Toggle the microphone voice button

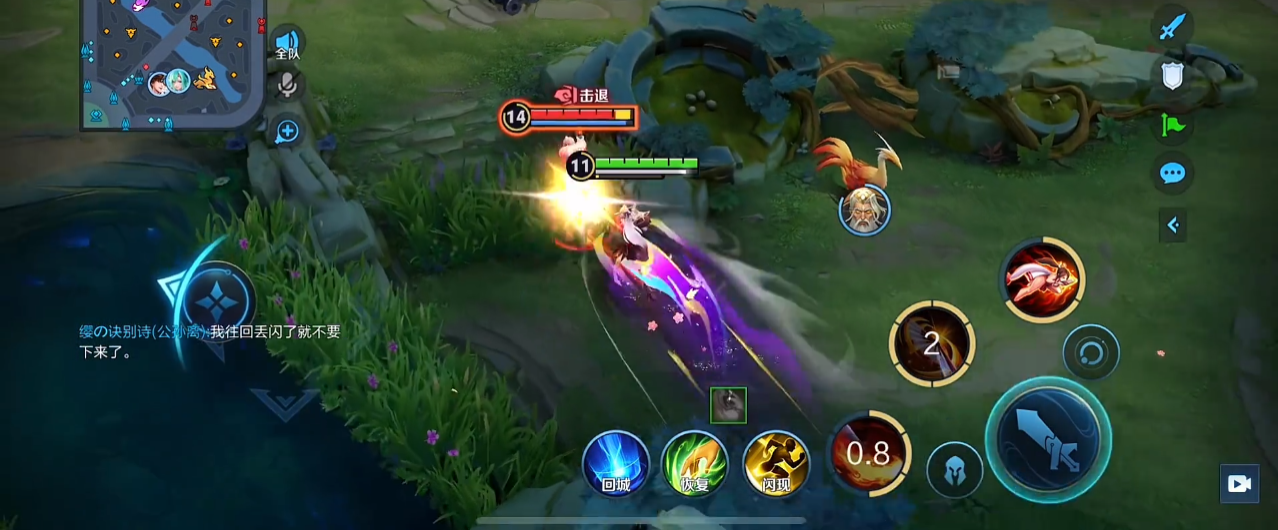coord(288,85)
